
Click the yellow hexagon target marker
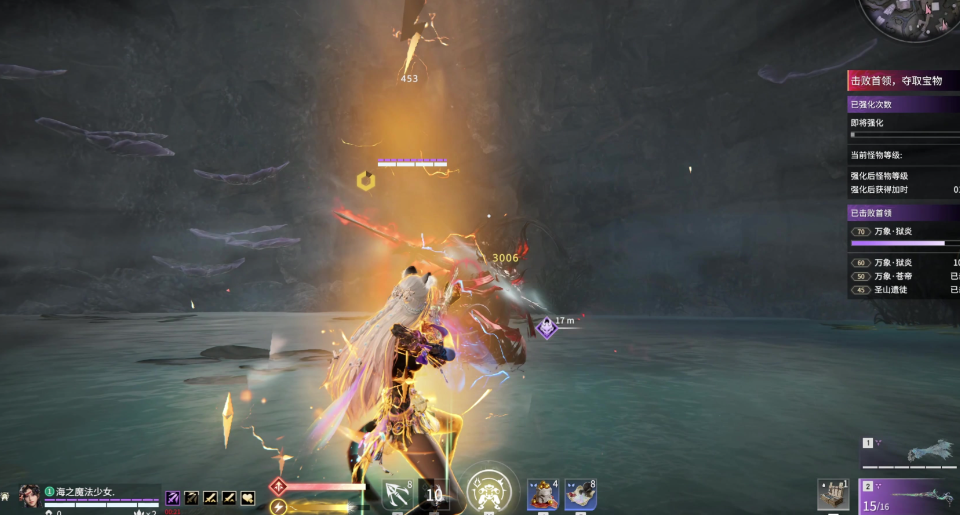click(x=365, y=181)
